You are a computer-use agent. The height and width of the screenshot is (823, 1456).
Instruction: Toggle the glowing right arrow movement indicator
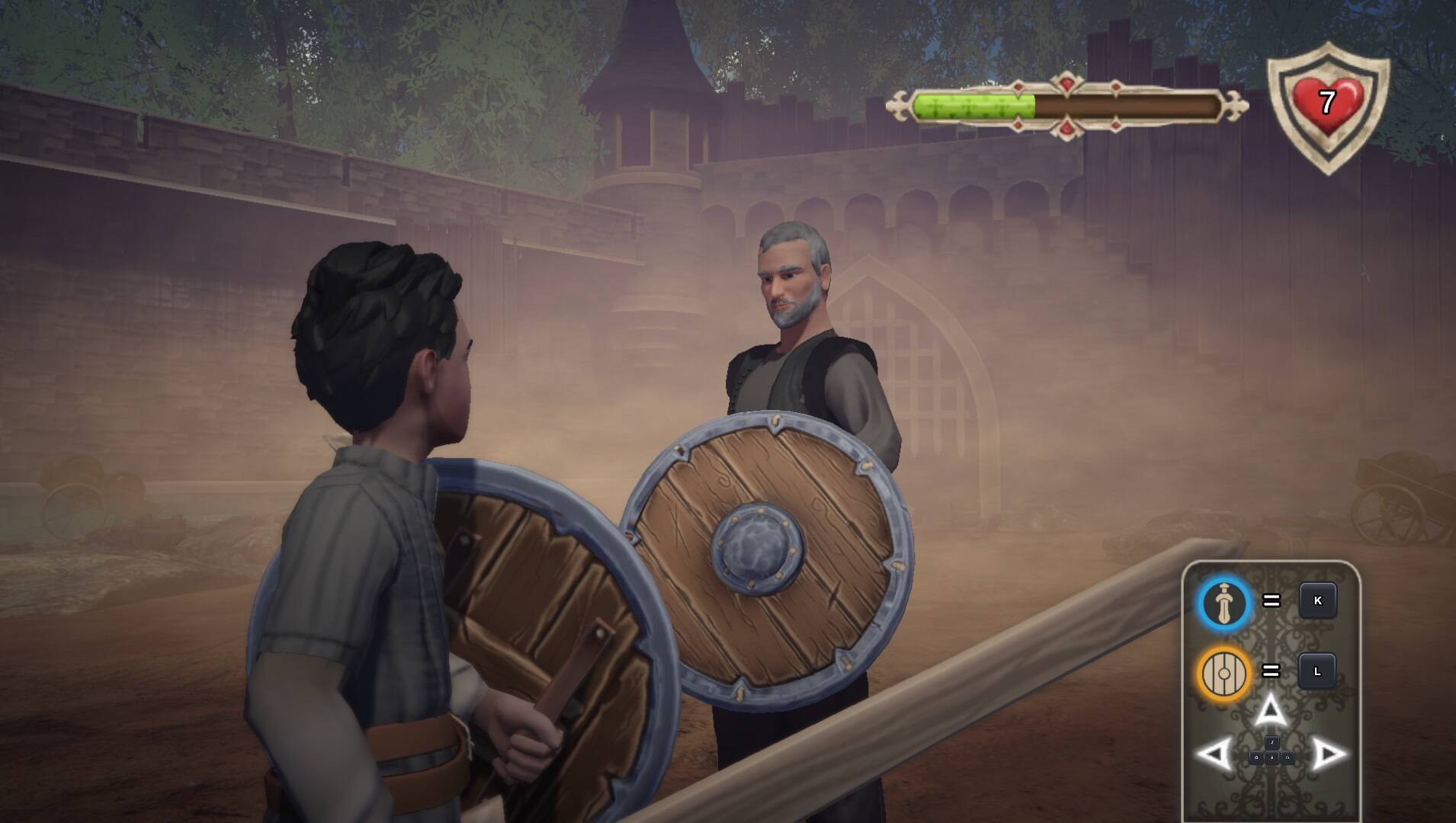(x=1328, y=754)
